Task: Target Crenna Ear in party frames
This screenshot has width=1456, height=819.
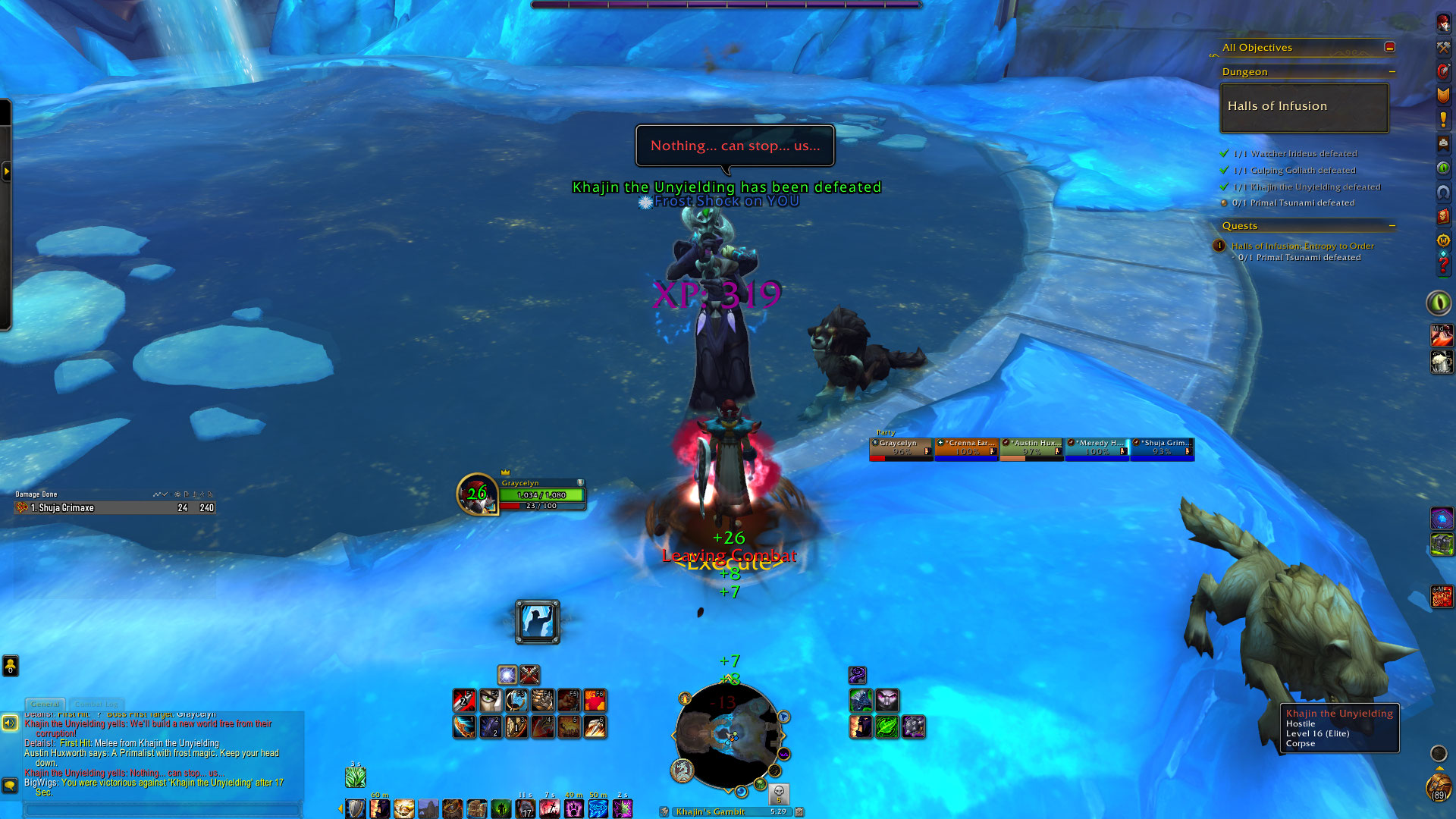Action: pyautogui.click(x=966, y=449)
